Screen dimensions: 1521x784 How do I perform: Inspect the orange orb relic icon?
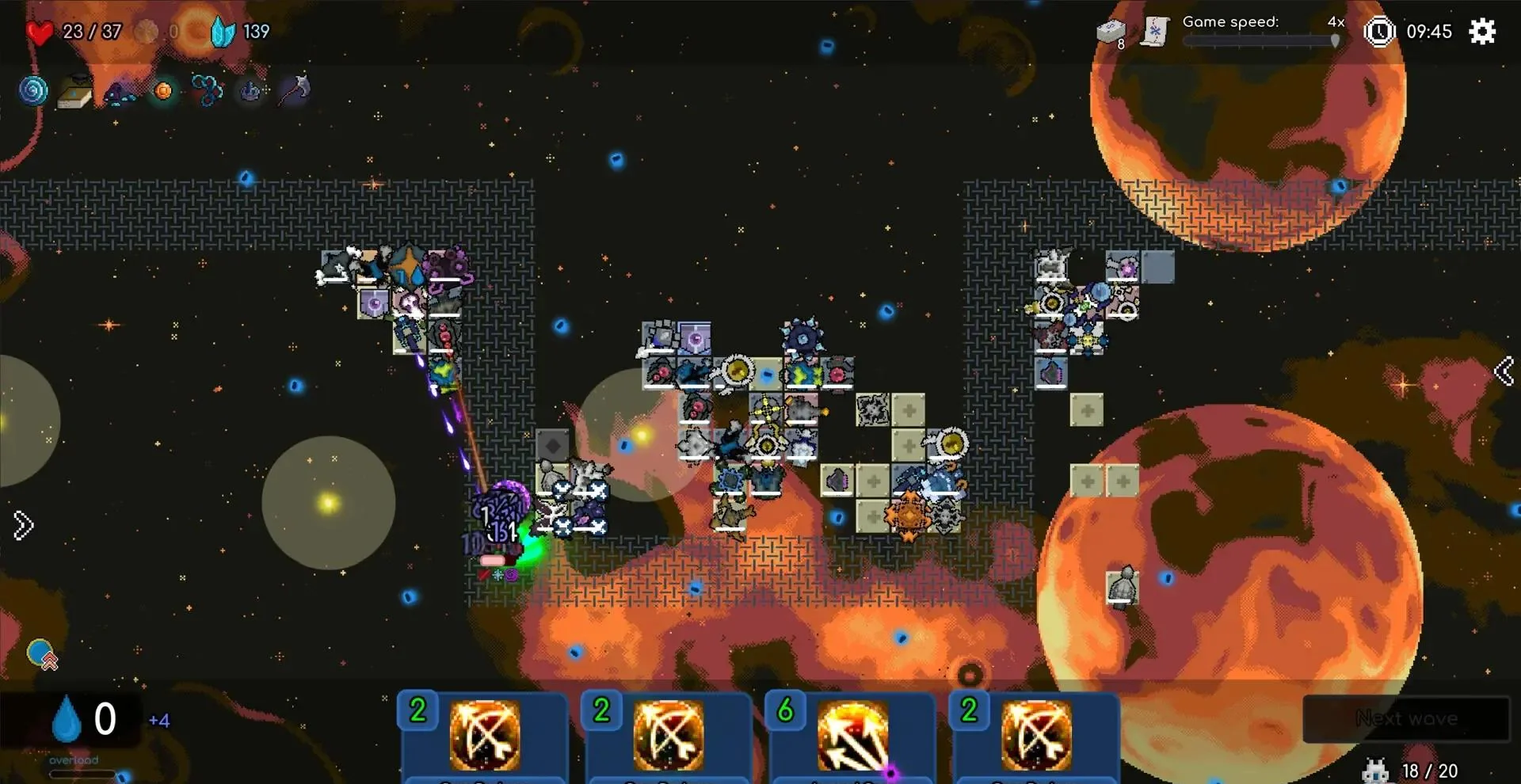(x=163, y=91)
